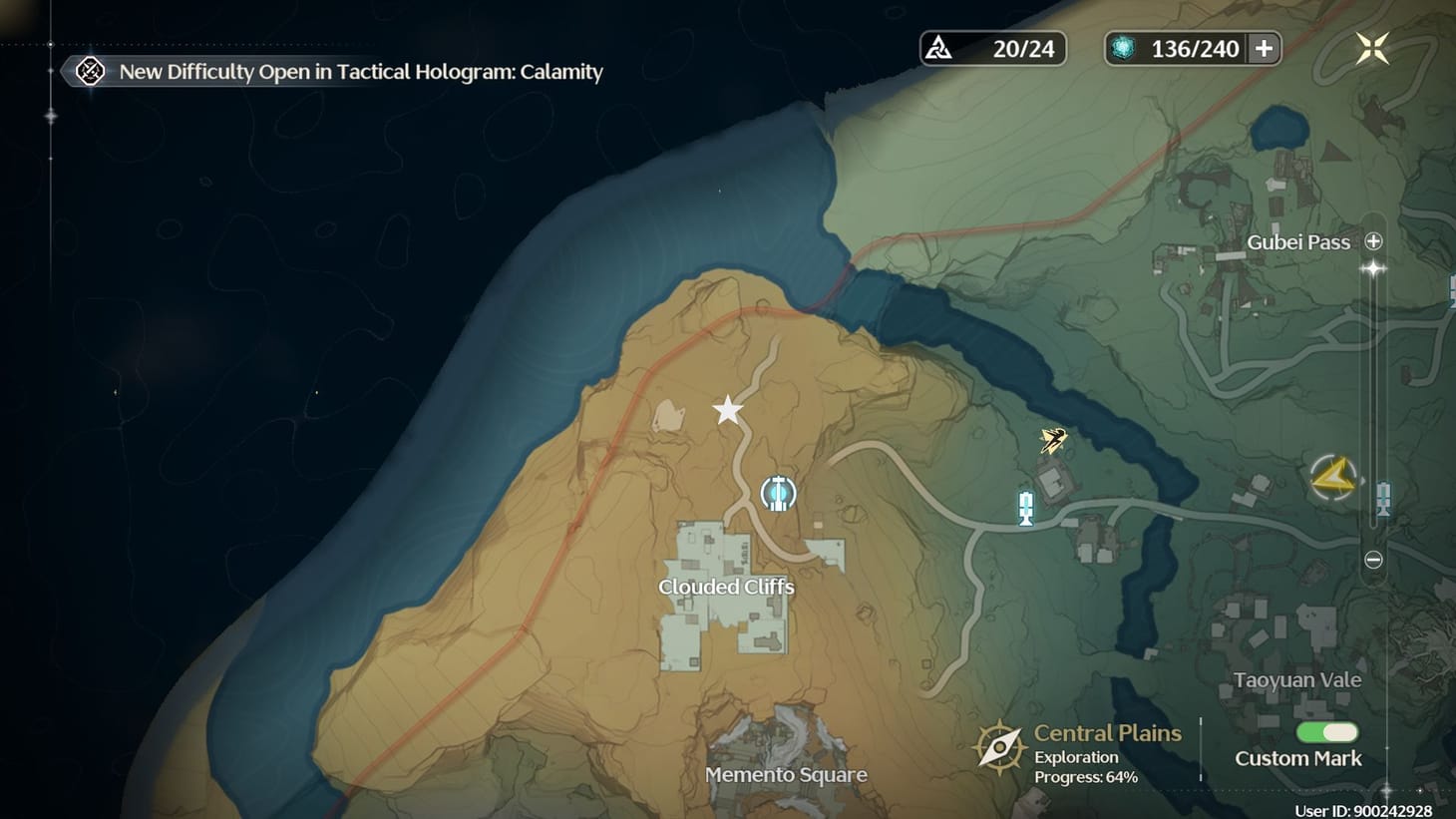Click the Gubei Pass area label
1456x819 pixels.
click(x=1297, y=242)
